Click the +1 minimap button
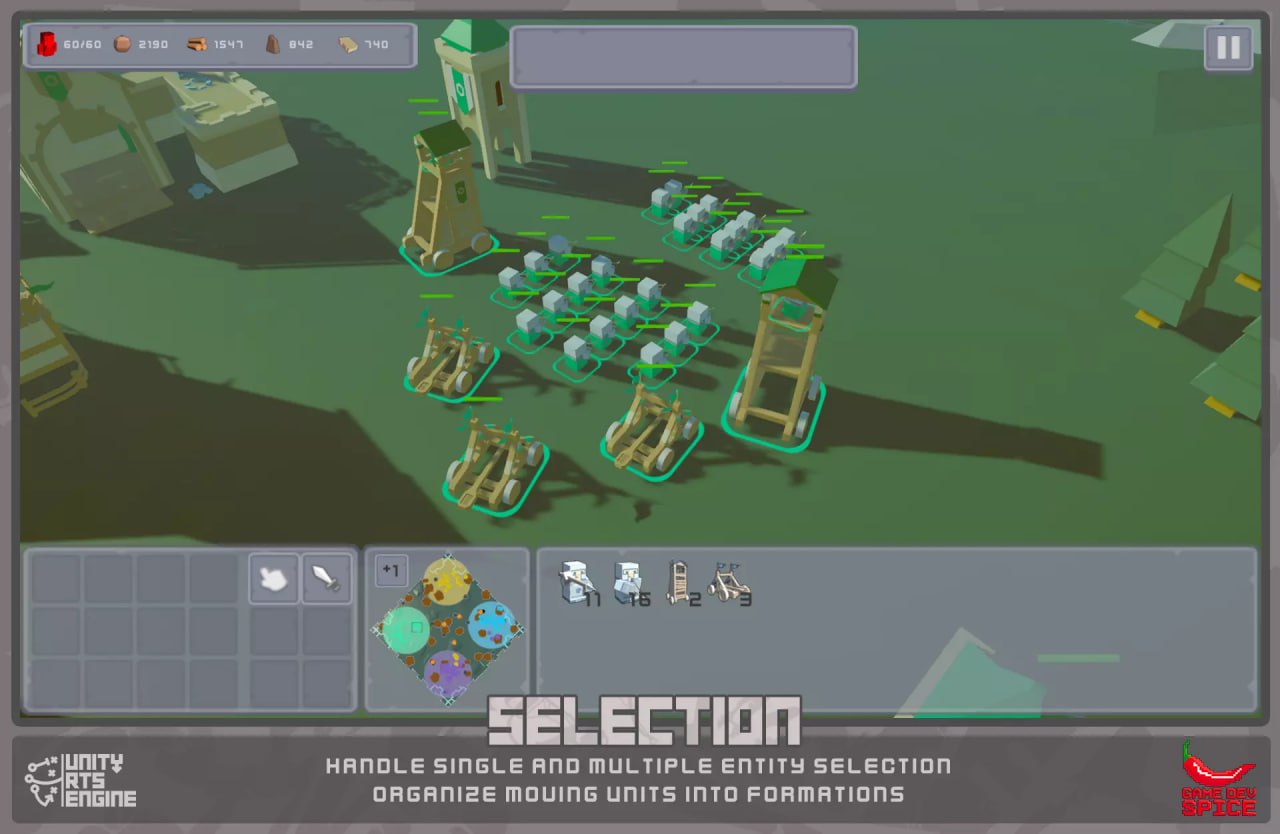This screenshot has width=1280, height=834. [391, 570]
